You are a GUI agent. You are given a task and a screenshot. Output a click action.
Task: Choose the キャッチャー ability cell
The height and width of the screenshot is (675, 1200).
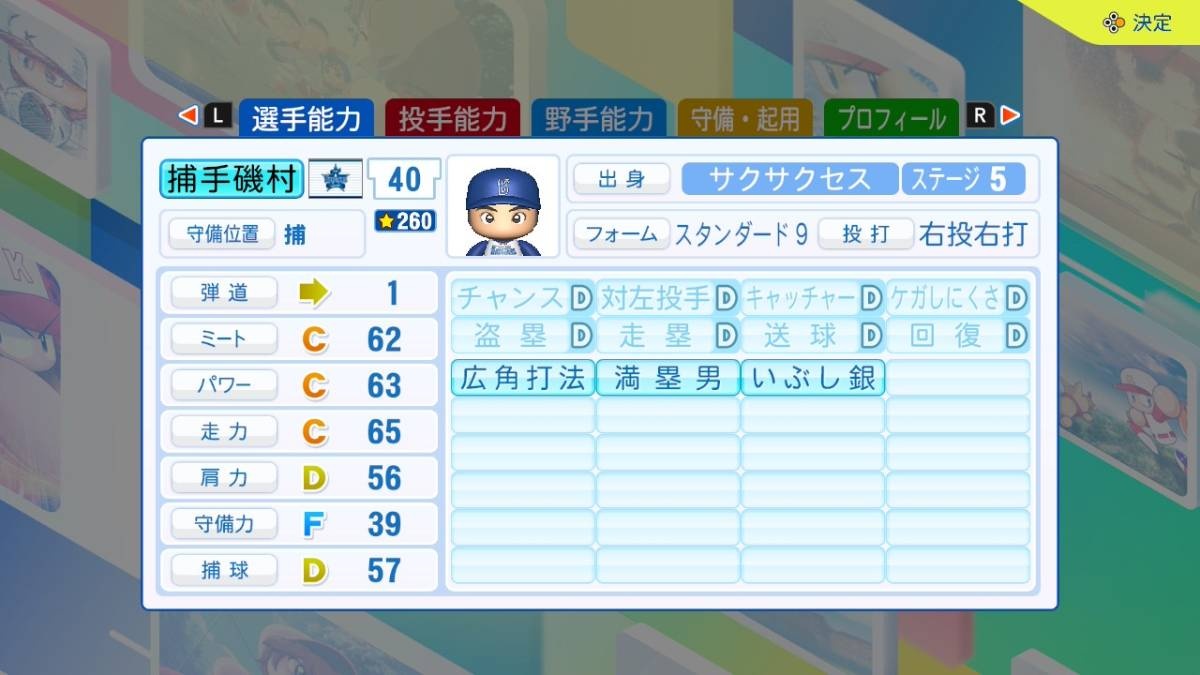813,297
